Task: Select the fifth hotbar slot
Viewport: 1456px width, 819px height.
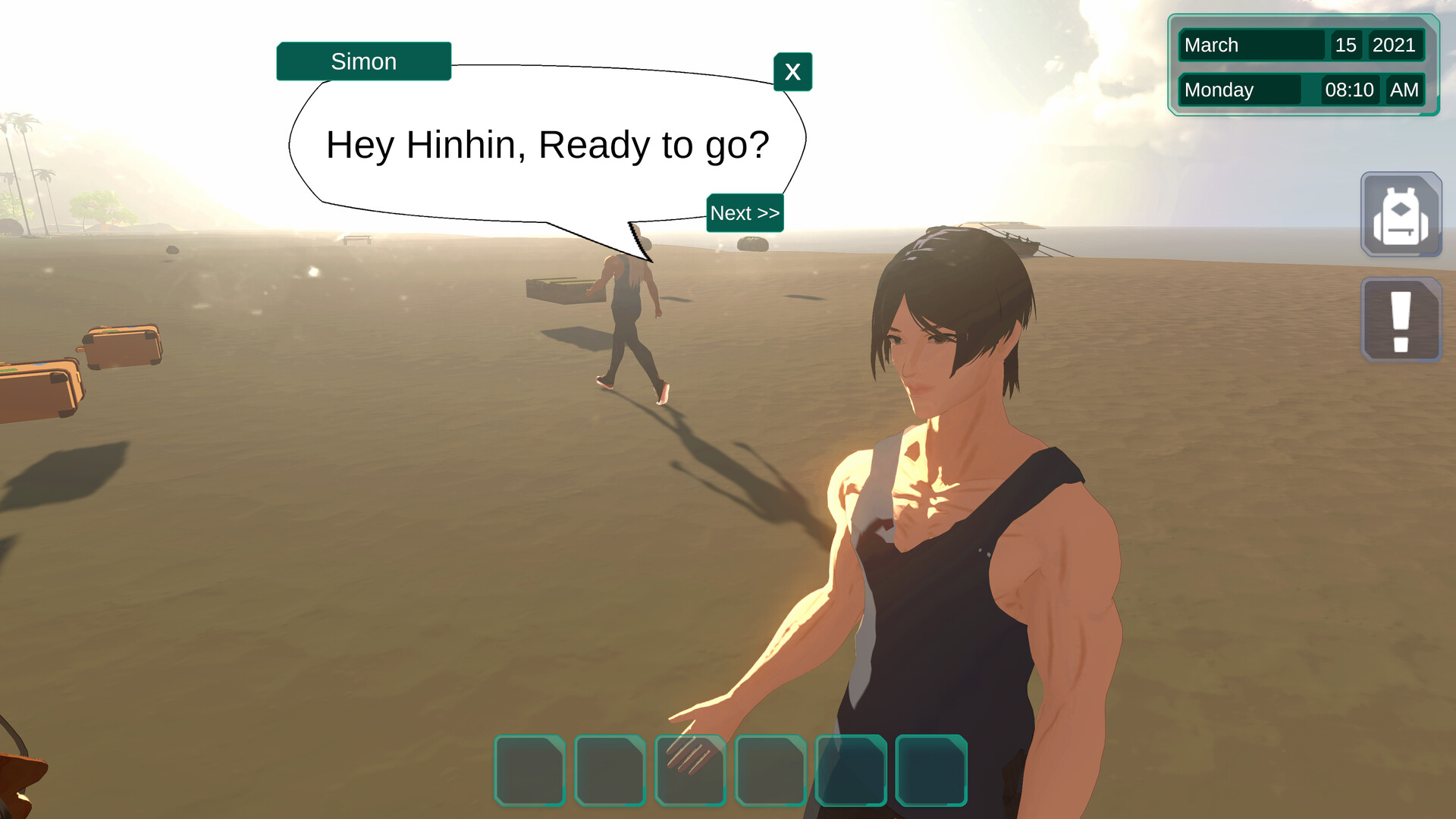Action: (x=852, y=770)
